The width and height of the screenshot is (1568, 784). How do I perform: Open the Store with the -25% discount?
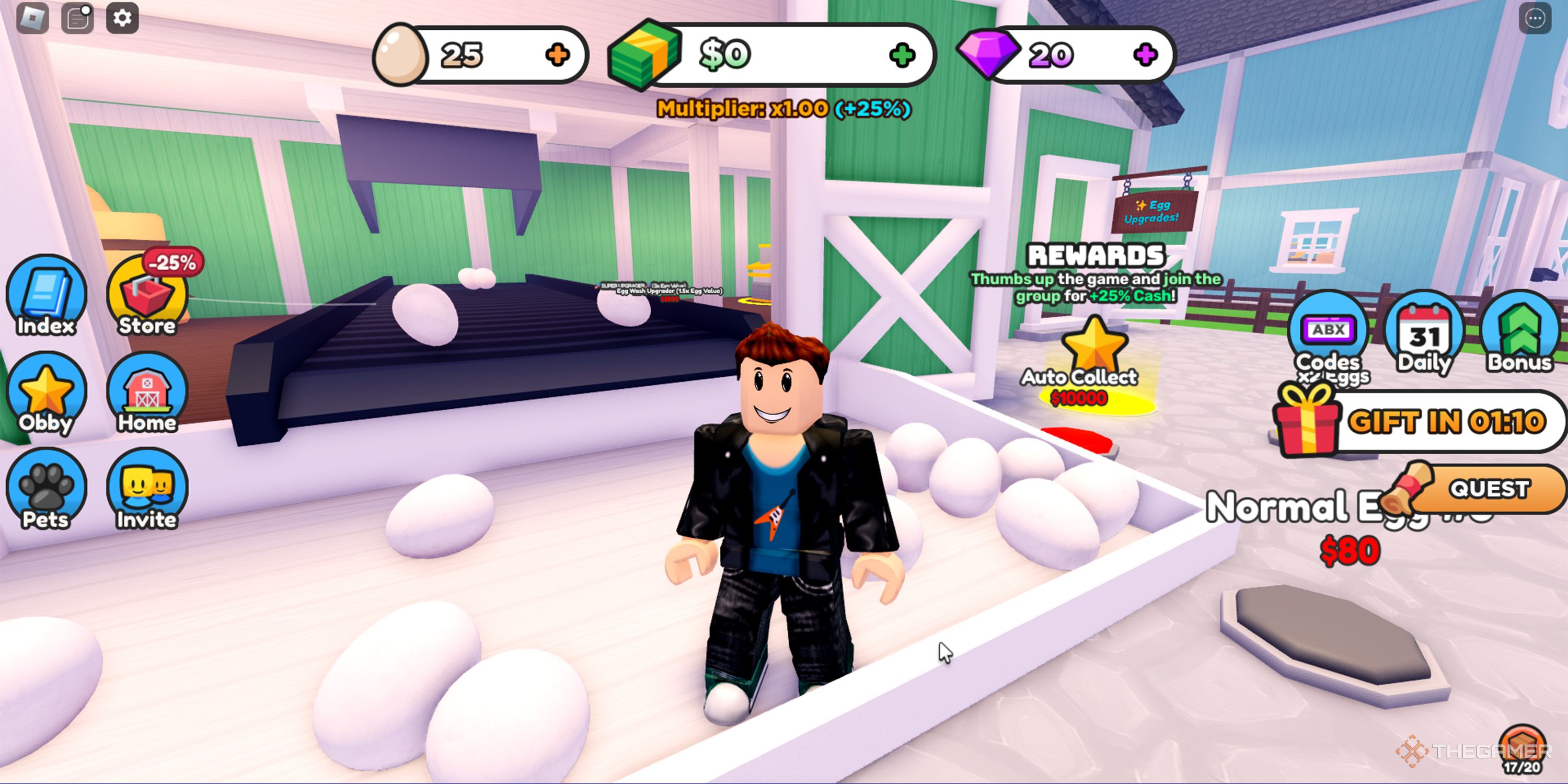point(147,296)
